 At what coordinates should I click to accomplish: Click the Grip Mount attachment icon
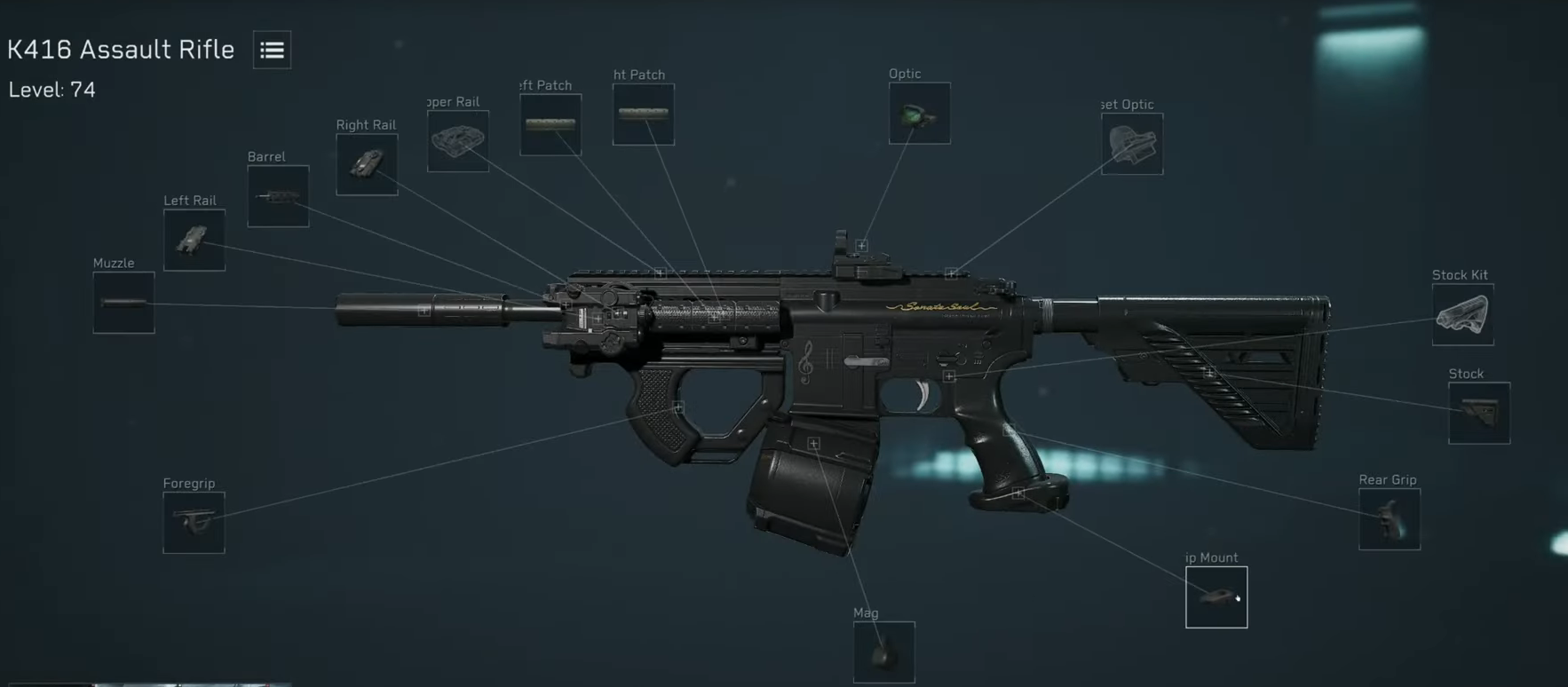(x=1216, y=596)
